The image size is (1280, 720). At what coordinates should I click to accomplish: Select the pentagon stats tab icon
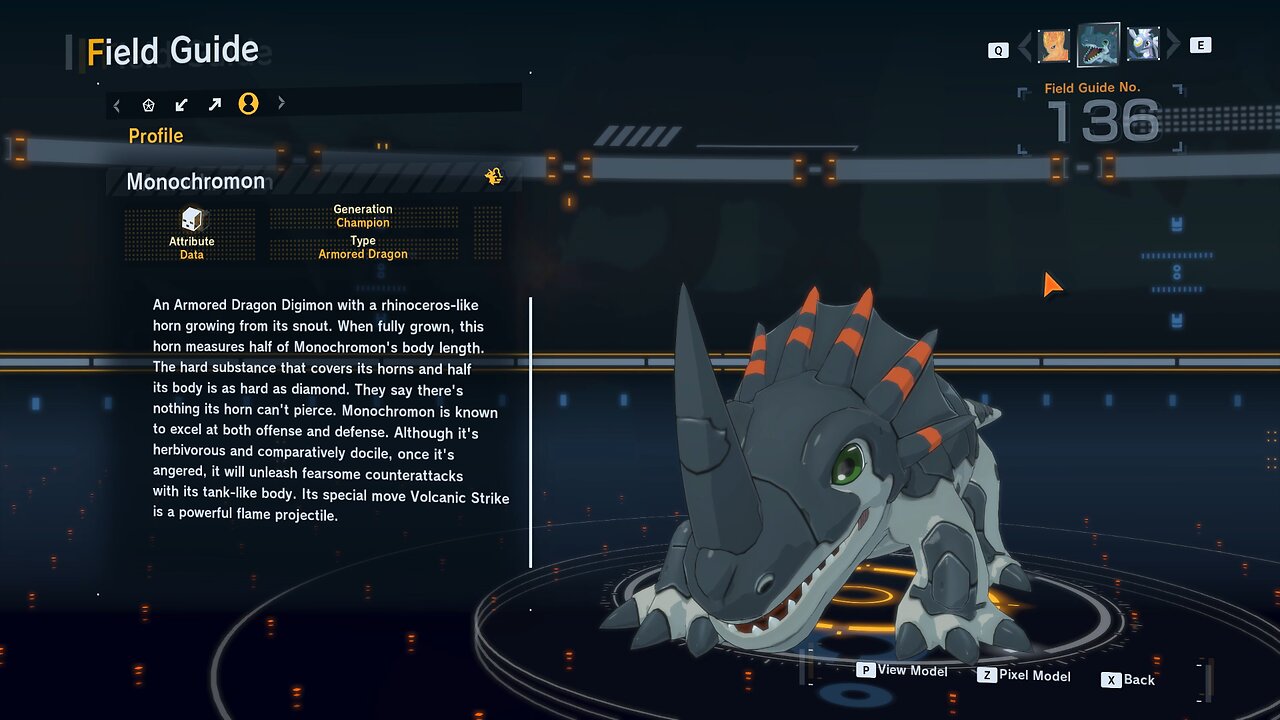149,104
